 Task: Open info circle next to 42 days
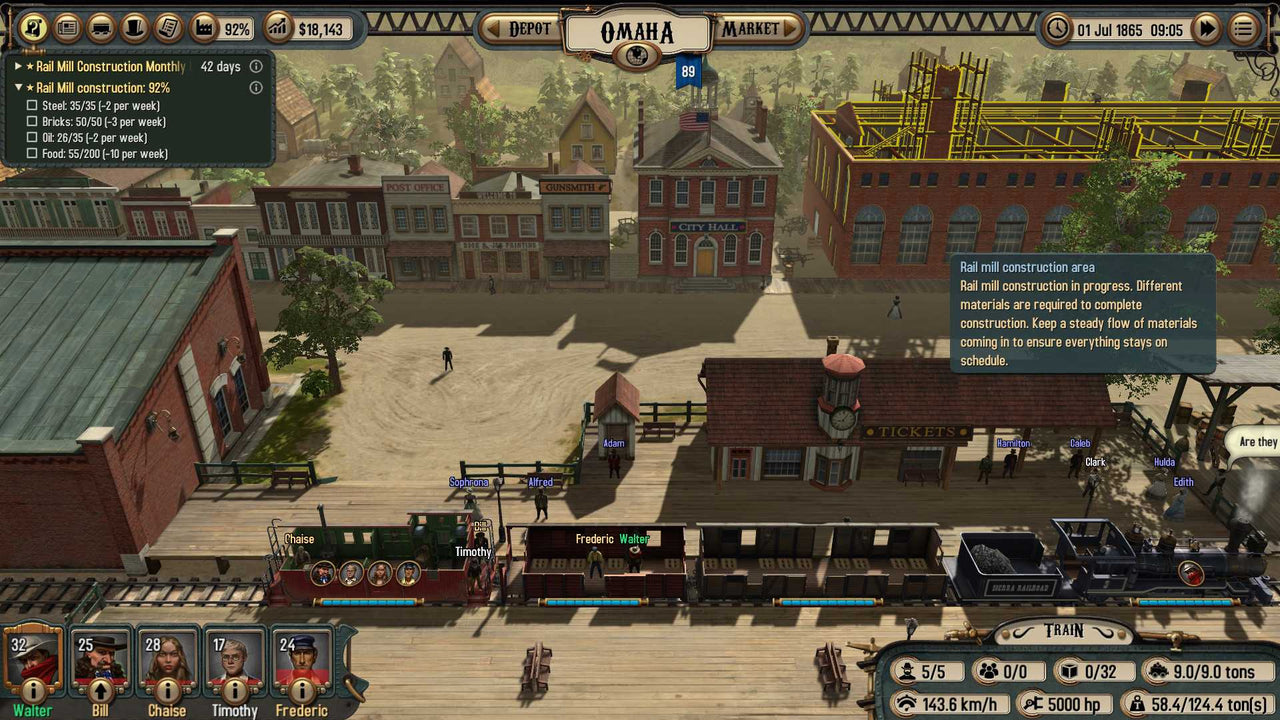[256, 66]
